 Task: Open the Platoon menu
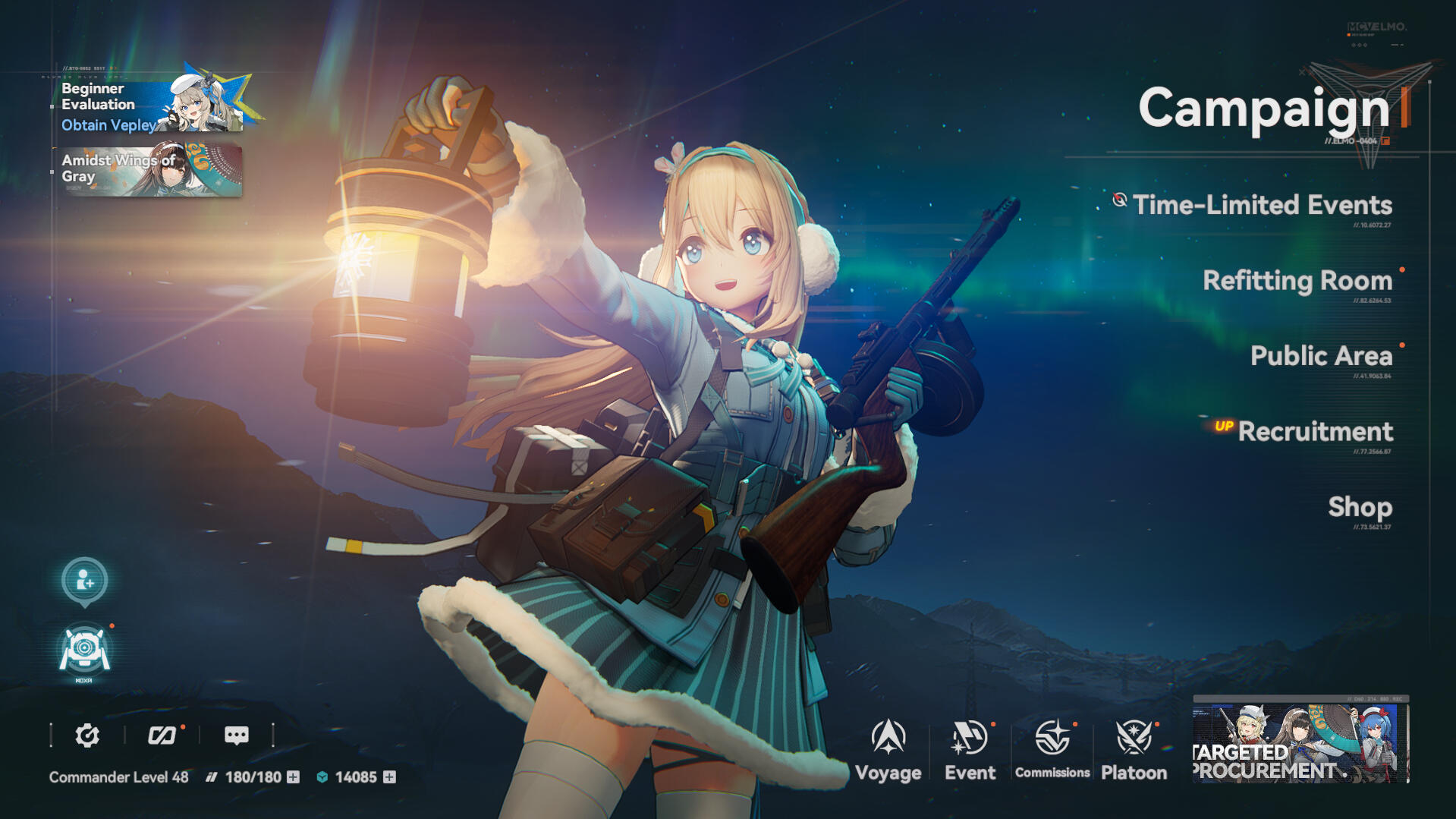pyautogui.click(x=1134, y=749)
